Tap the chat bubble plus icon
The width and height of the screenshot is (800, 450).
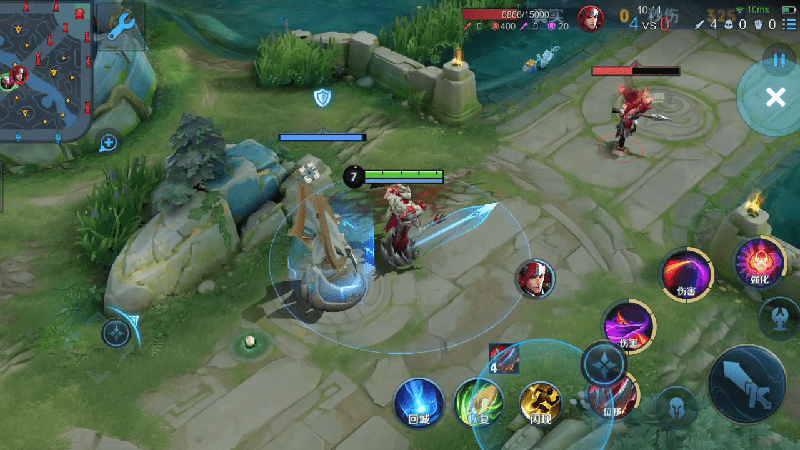(109, 143)
